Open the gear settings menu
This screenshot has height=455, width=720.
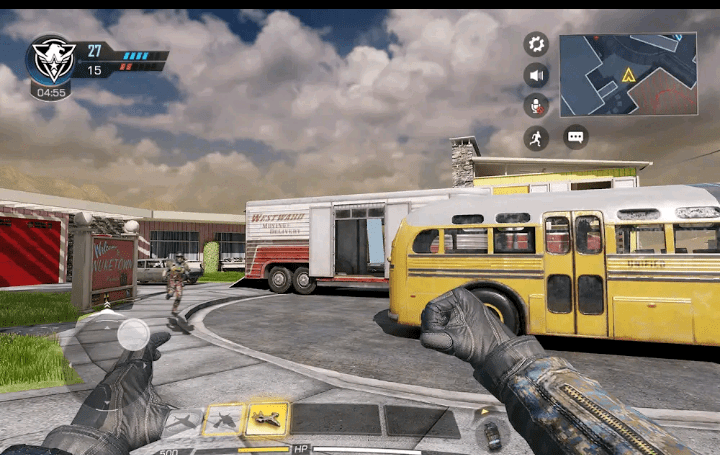tap(536, 44)
